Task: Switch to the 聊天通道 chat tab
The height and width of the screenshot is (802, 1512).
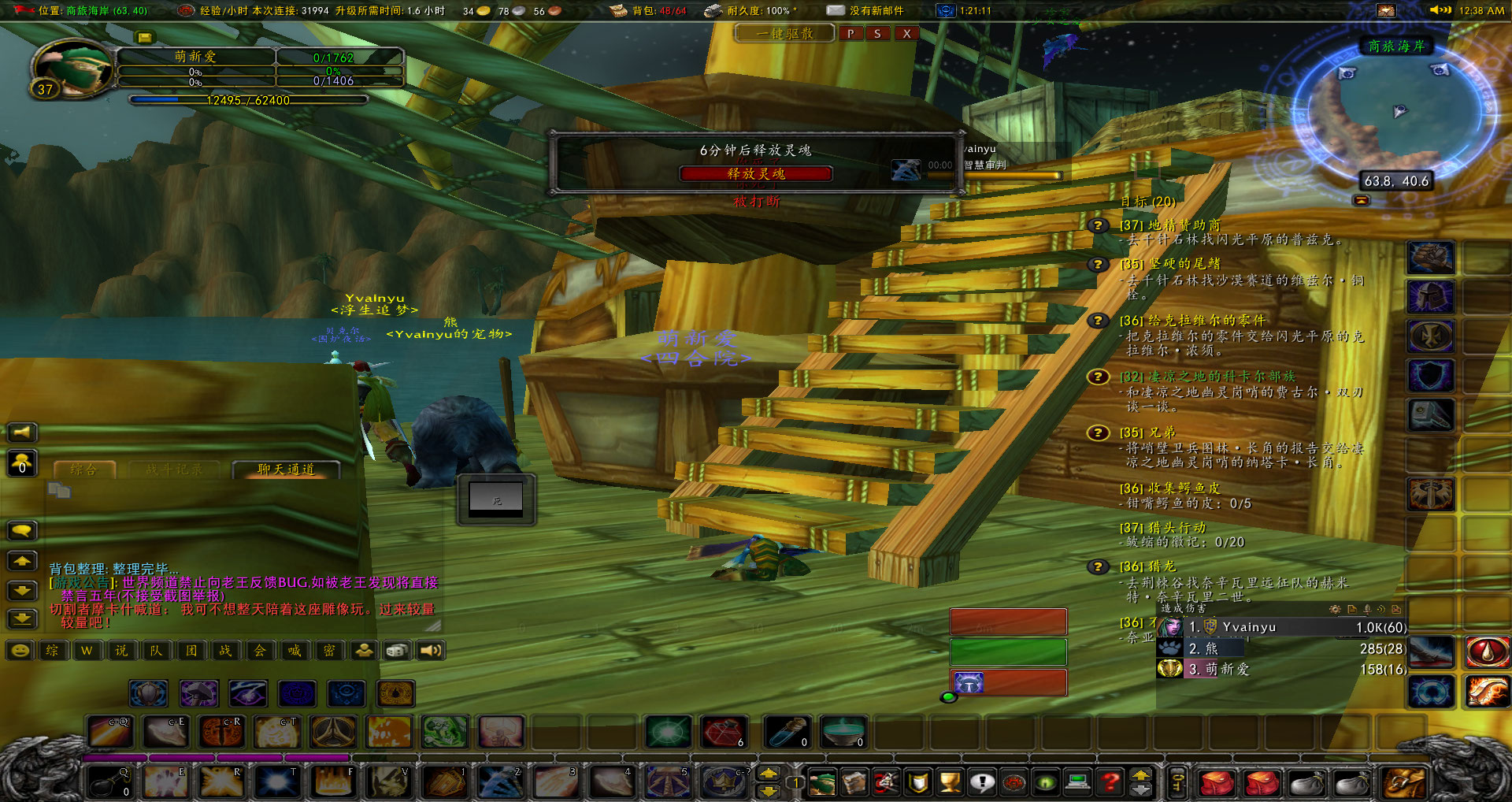Action: (x=285, y=468)
